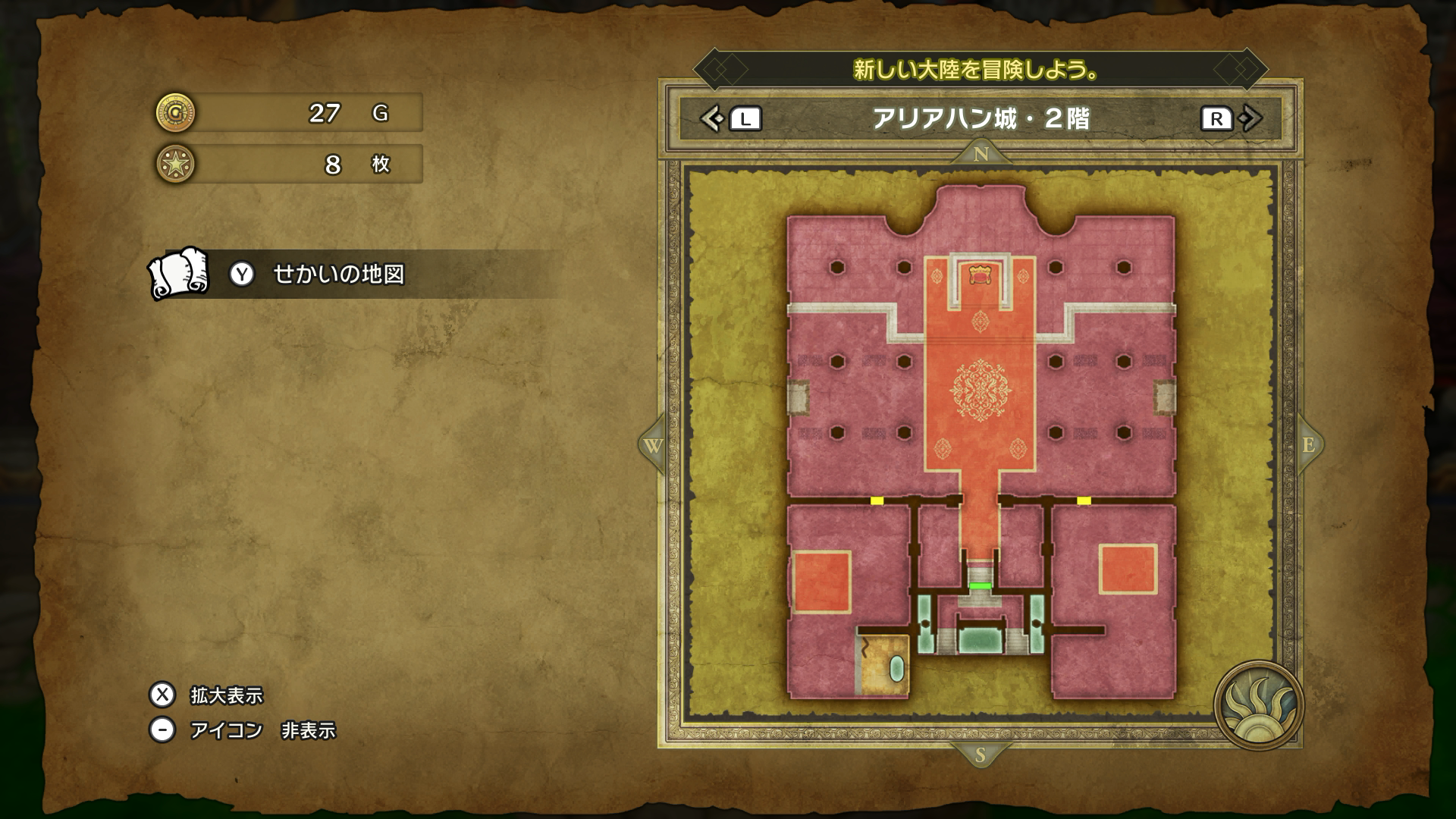The image size is (1456, 819).
Task: Click the left yellow door marker on the map
Action: pyautogui.click(x=877, y=500)
